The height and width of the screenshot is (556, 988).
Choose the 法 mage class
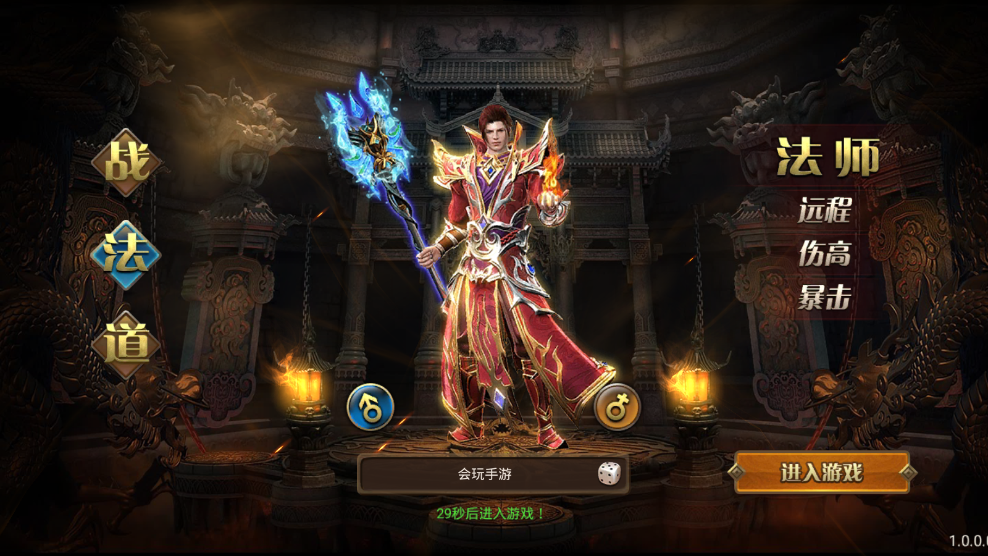click(127, 254)
